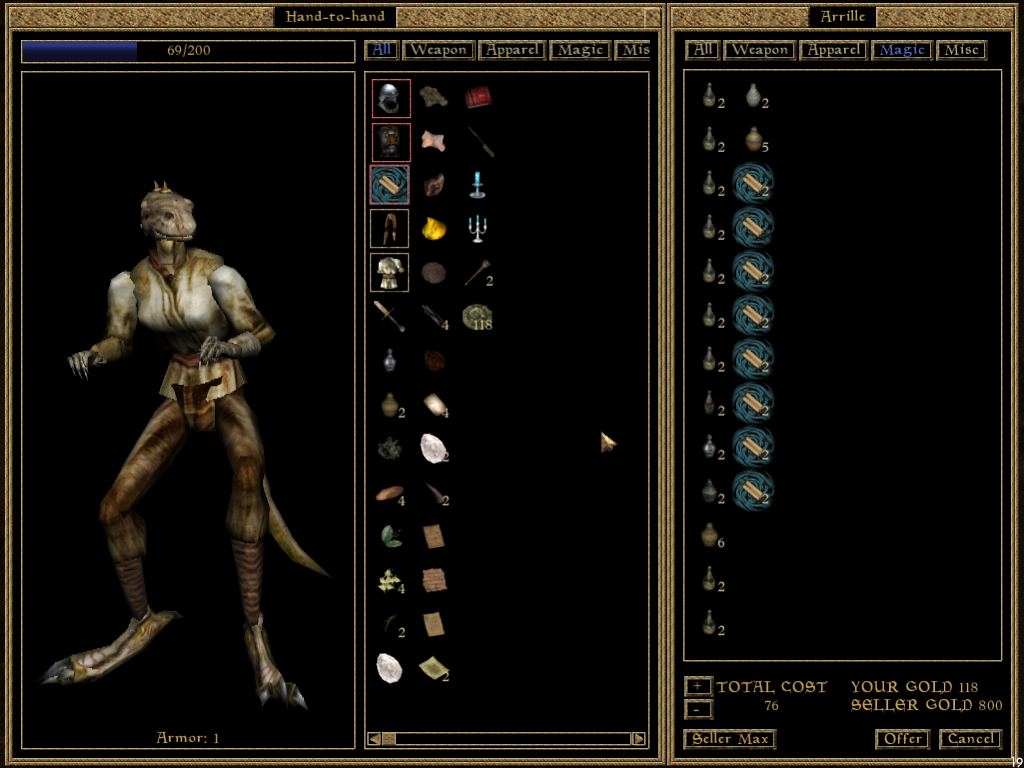Switch Arrille's shop to Misc items
Screen dimensions: 1024x768
(962, 49)
